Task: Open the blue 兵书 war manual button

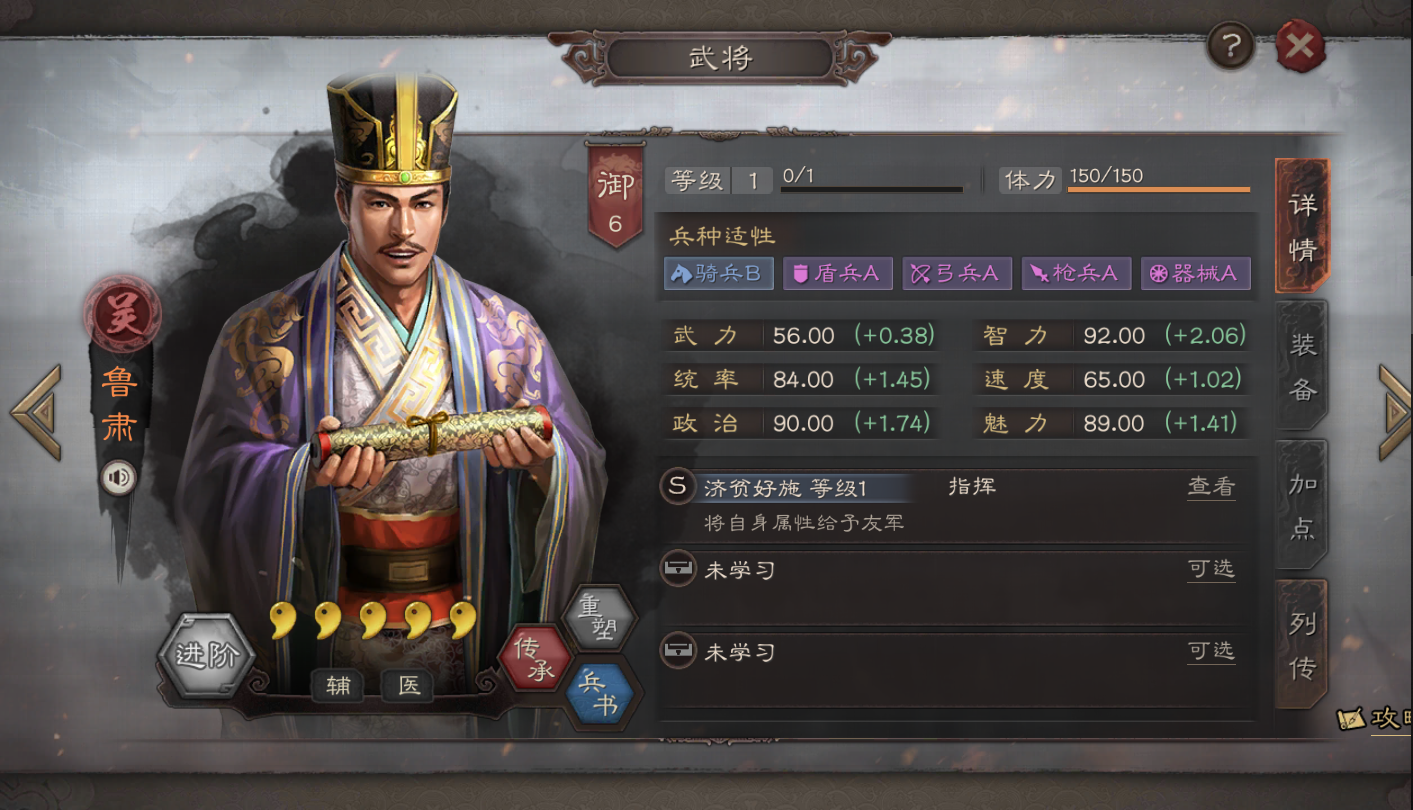Action: pyautogui.click(x=599, y=694)
